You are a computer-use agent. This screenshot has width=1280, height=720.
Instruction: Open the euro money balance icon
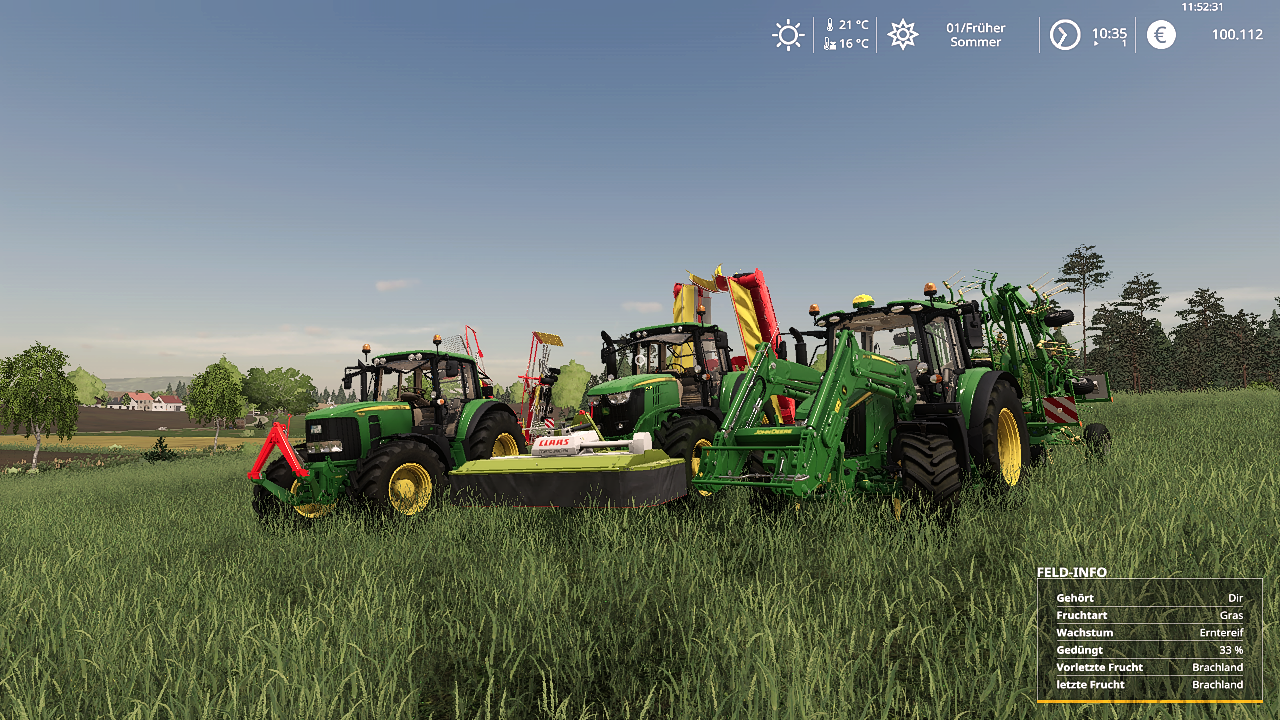pyautogui.click(x=1160, y=35)
